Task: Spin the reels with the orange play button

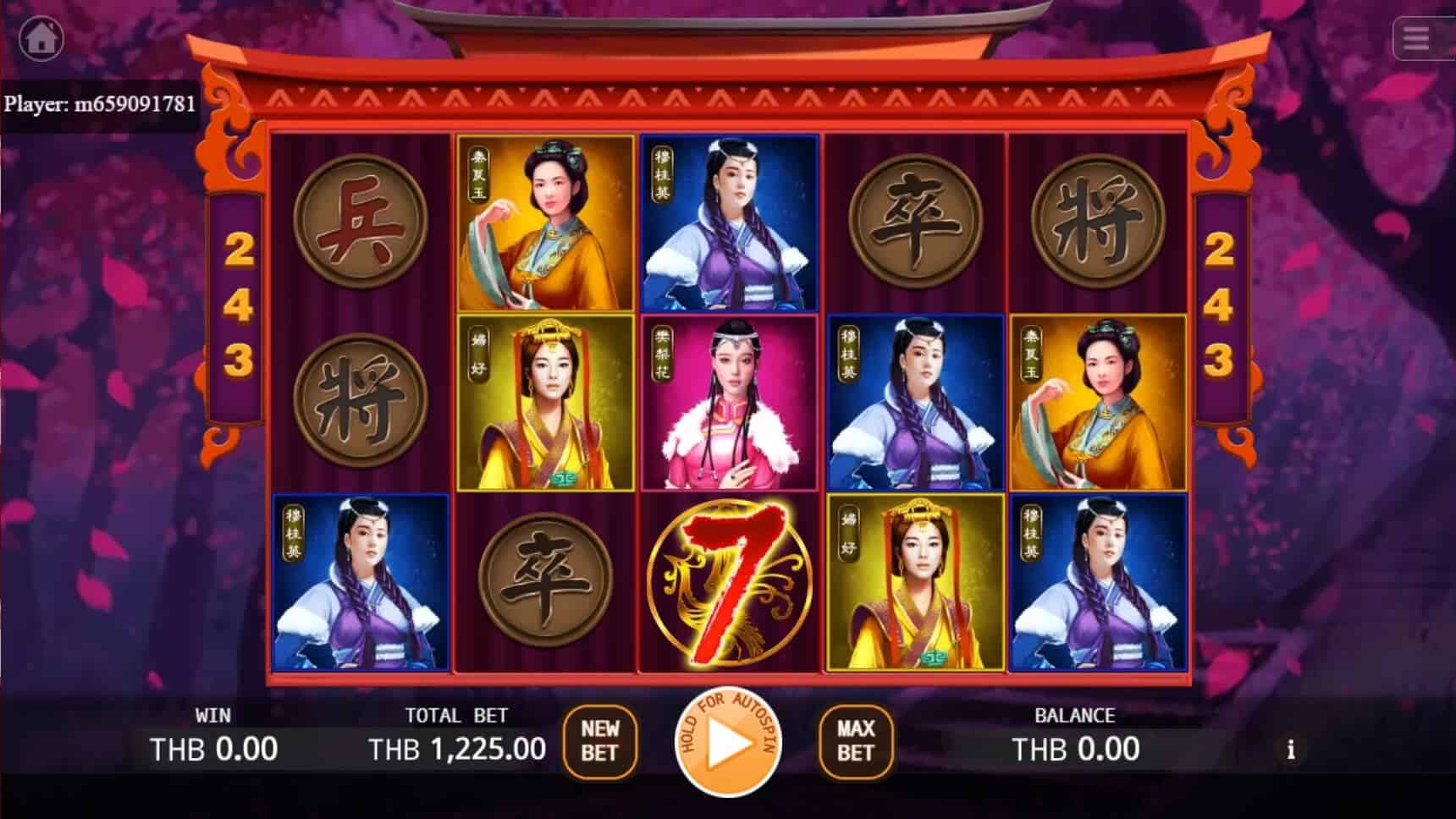Action: (728, 743)
